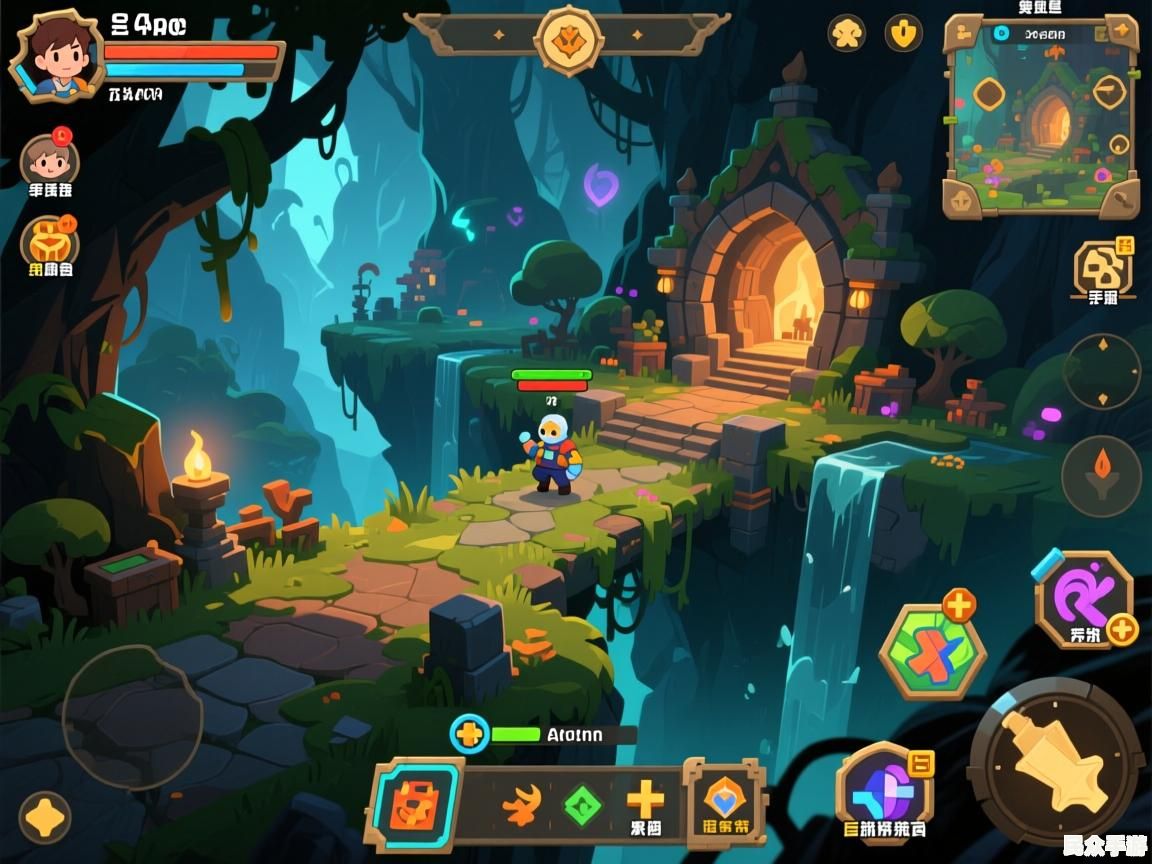Open the orange gem with blue heart button
The width and height of the screenshot is (1152, 864).
coord(726,798)
